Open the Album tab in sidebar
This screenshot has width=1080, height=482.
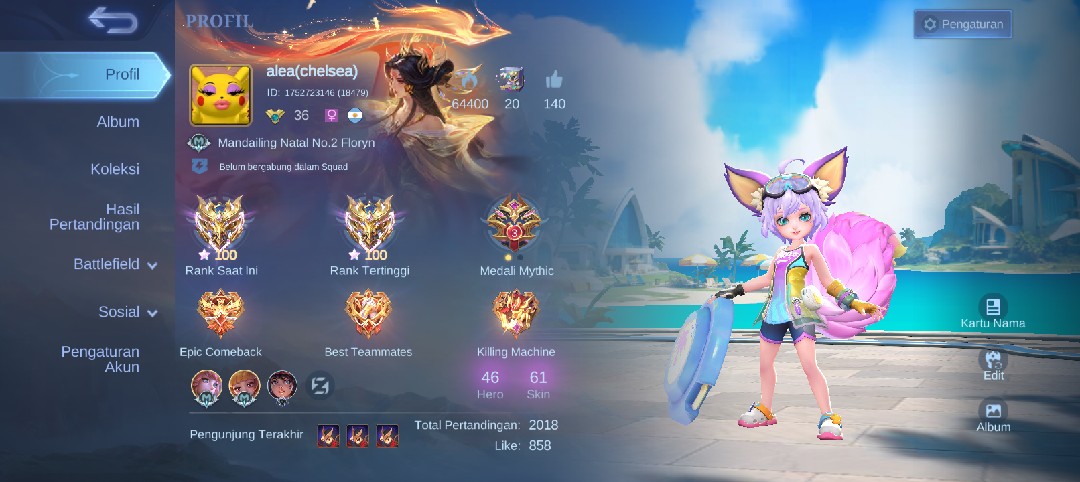point(117,122)
